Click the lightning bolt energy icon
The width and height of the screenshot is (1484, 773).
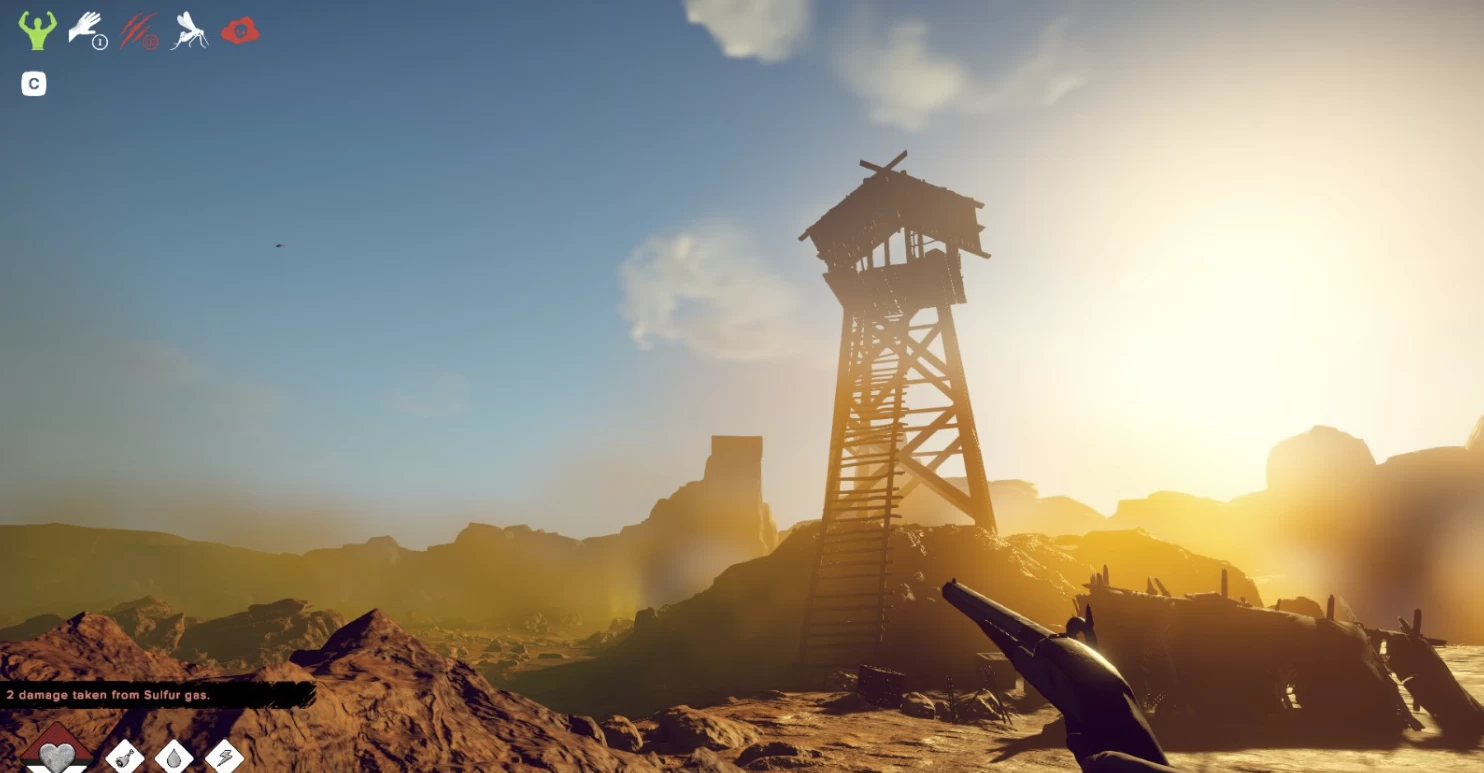224,757
